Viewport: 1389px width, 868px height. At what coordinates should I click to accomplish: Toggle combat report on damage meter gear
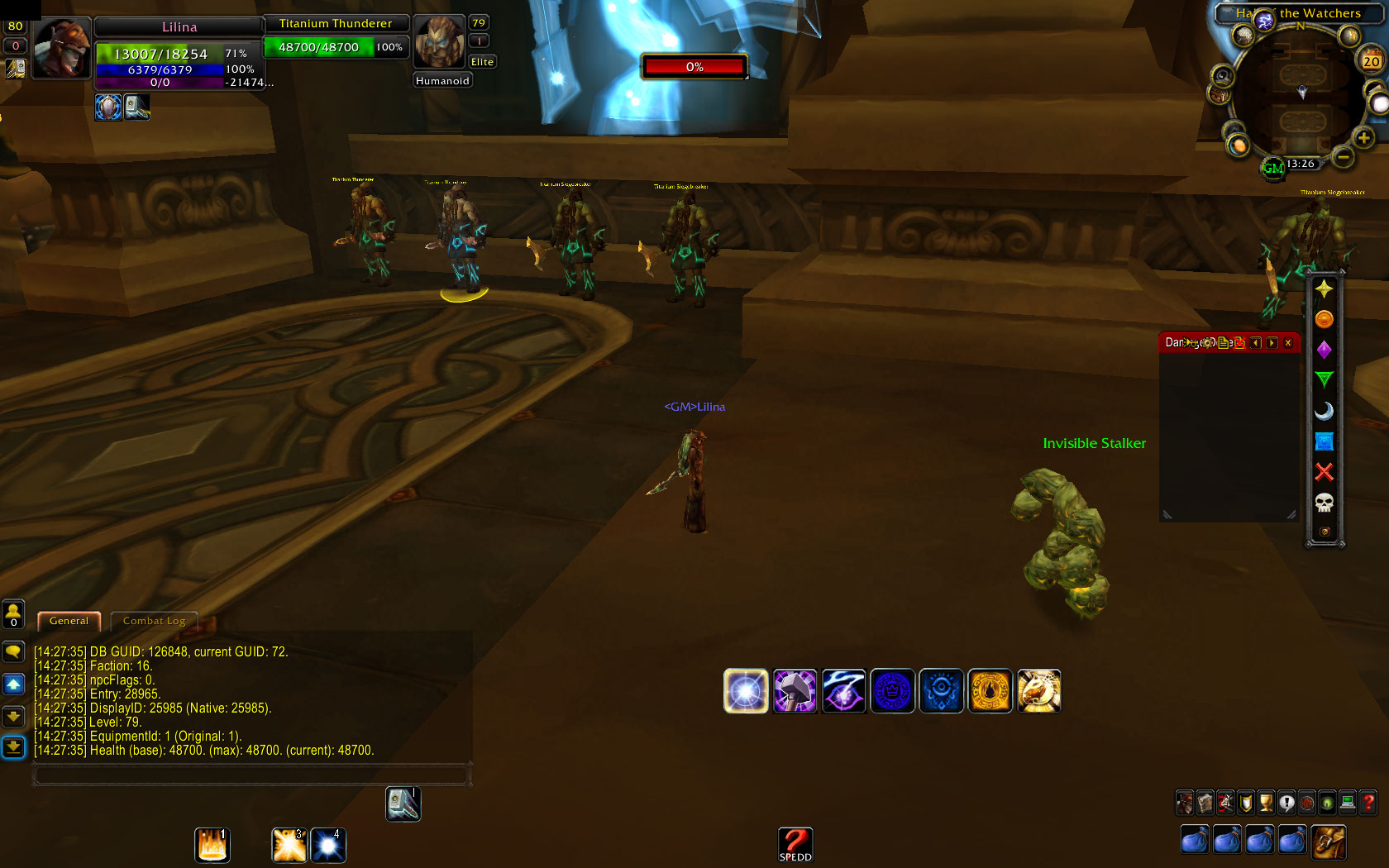coord(1207,342)
